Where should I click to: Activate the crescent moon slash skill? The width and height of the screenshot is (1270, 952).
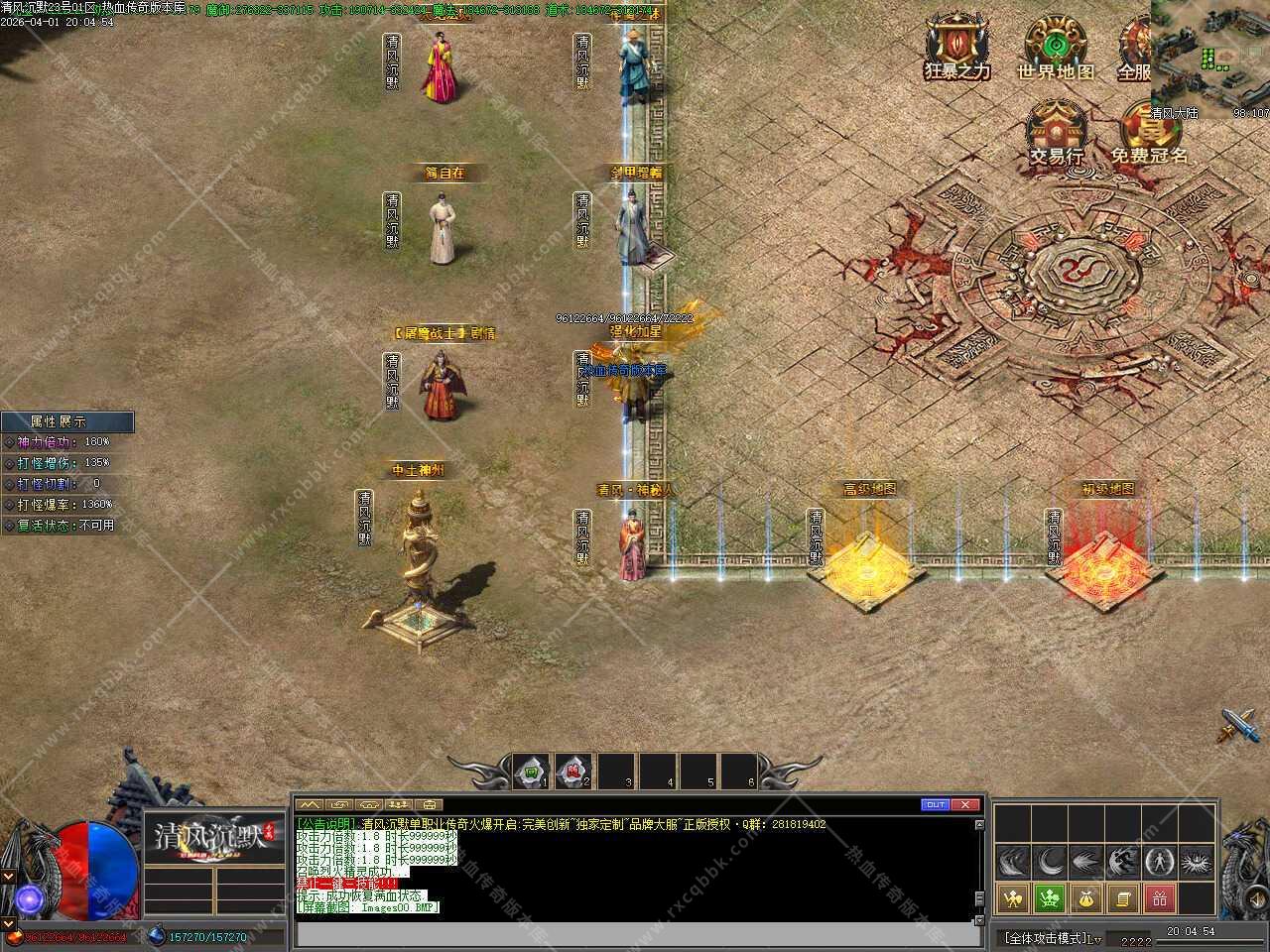pyautogui.click(x=1050, y=861)
